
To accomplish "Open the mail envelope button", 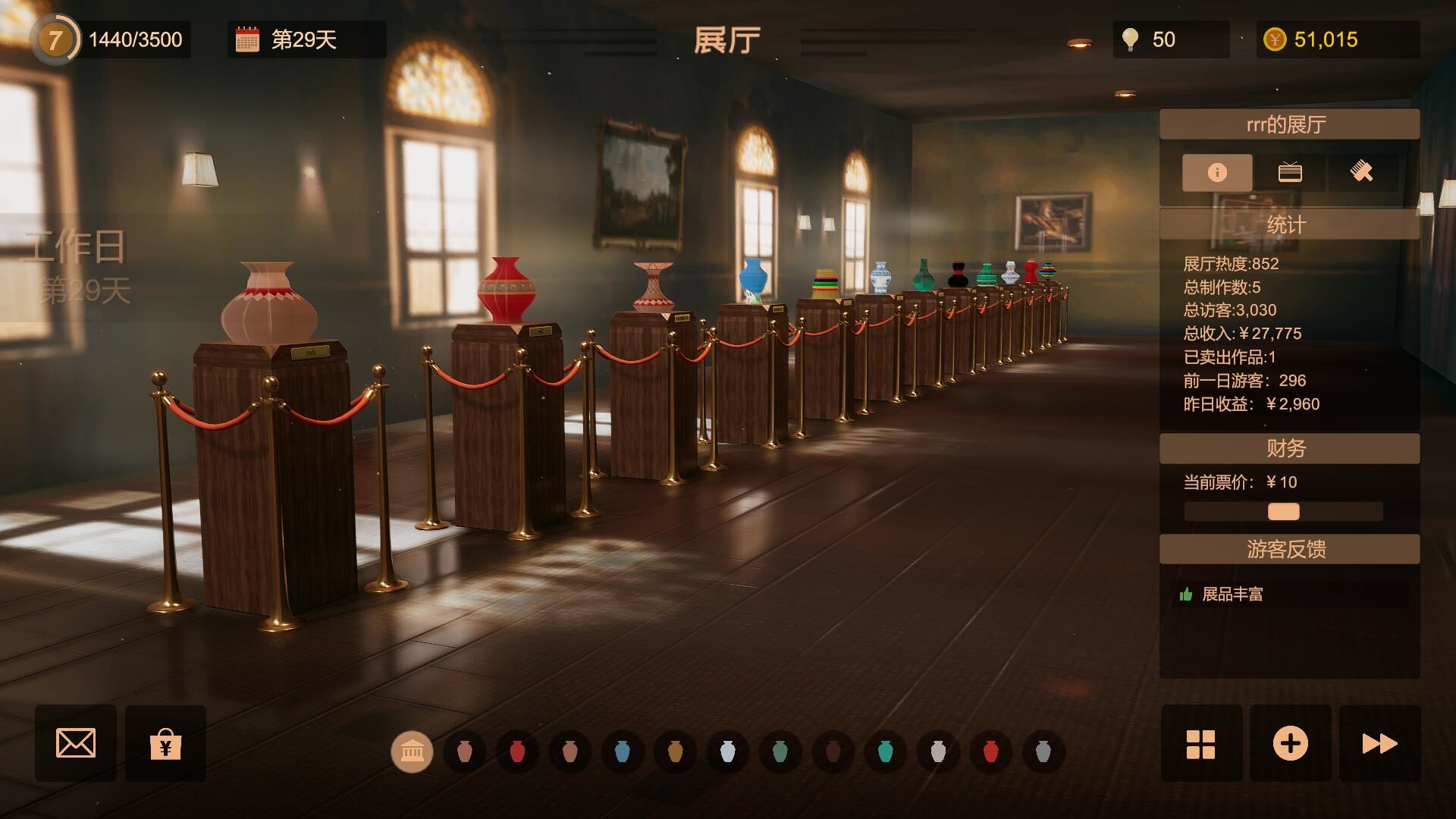I will (x=76, y=743).
